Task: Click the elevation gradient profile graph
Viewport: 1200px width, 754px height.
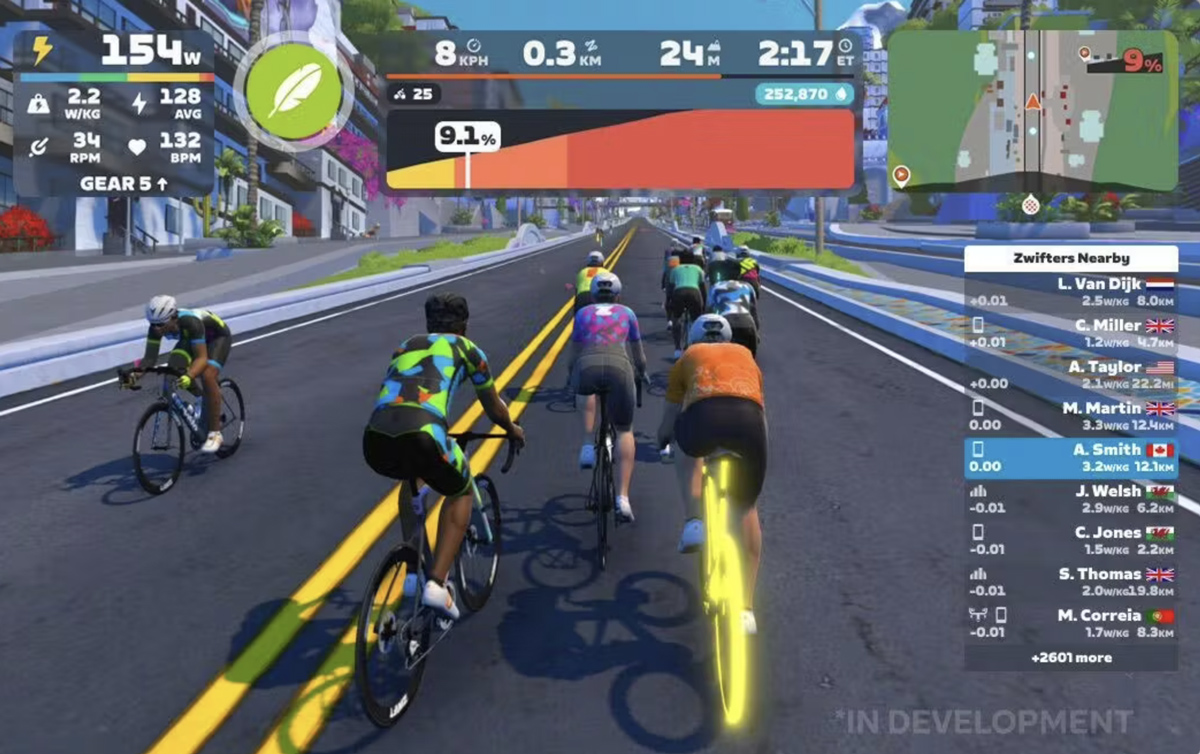Action: coord(620,150)
